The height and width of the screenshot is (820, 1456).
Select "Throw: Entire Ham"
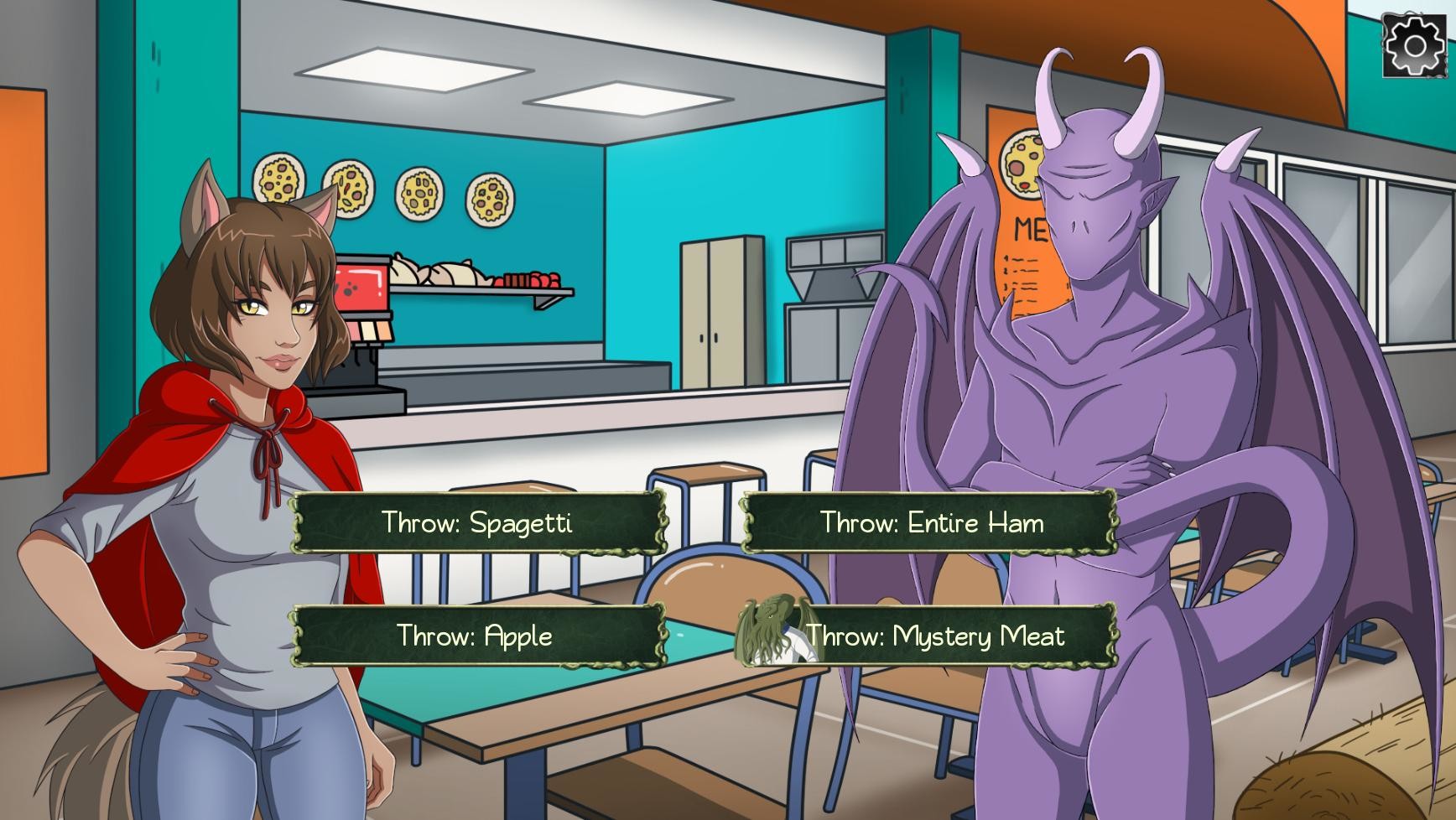[x=930, y=523]
